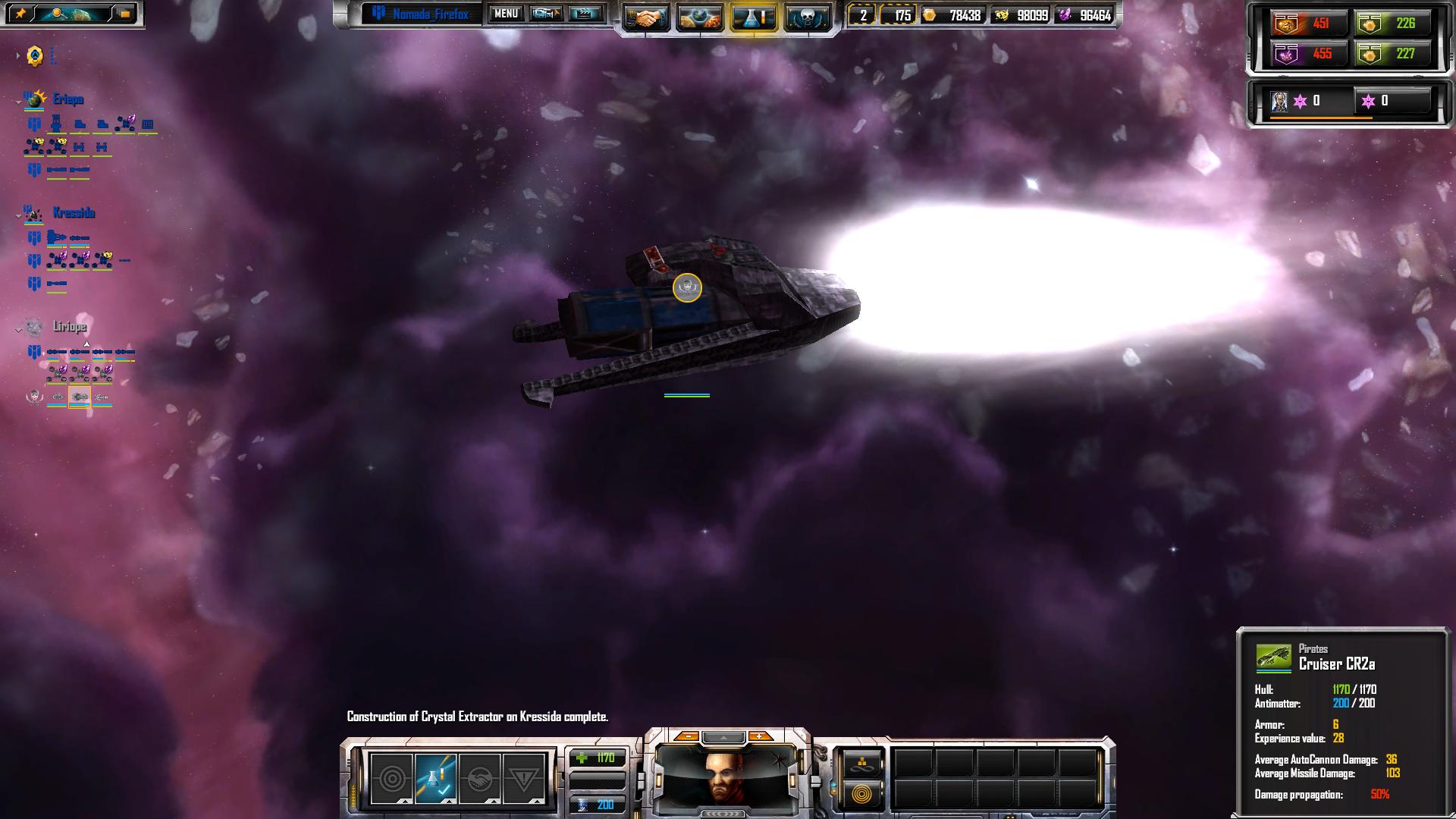This screenshot has width=1456, height=819.
Task: Open the research flask screen
Action: pos(753,17)
